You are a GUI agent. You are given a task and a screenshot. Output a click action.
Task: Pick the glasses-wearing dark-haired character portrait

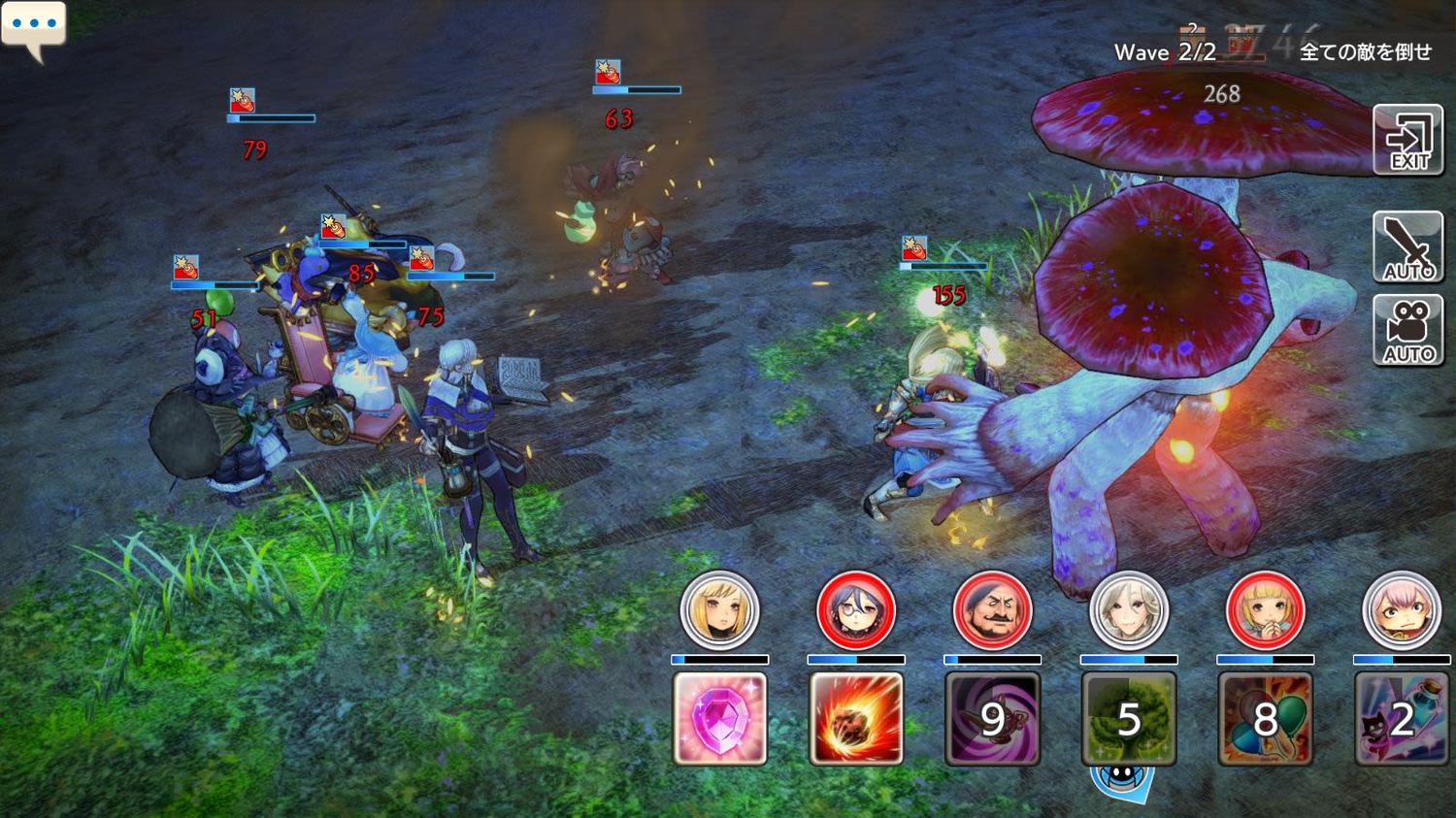point(856,610)
